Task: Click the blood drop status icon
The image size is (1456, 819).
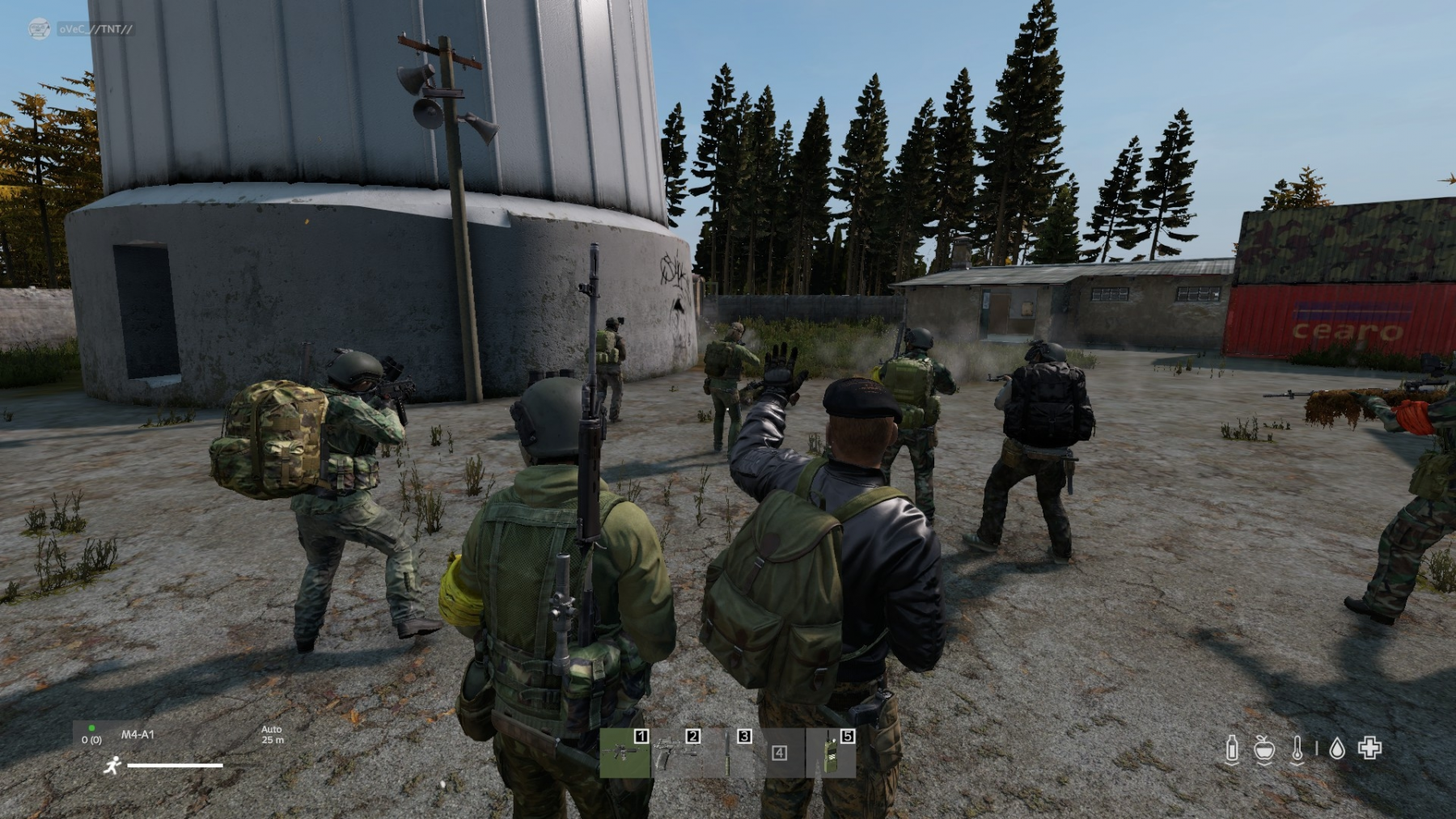Action: (x=1337, y=749)
